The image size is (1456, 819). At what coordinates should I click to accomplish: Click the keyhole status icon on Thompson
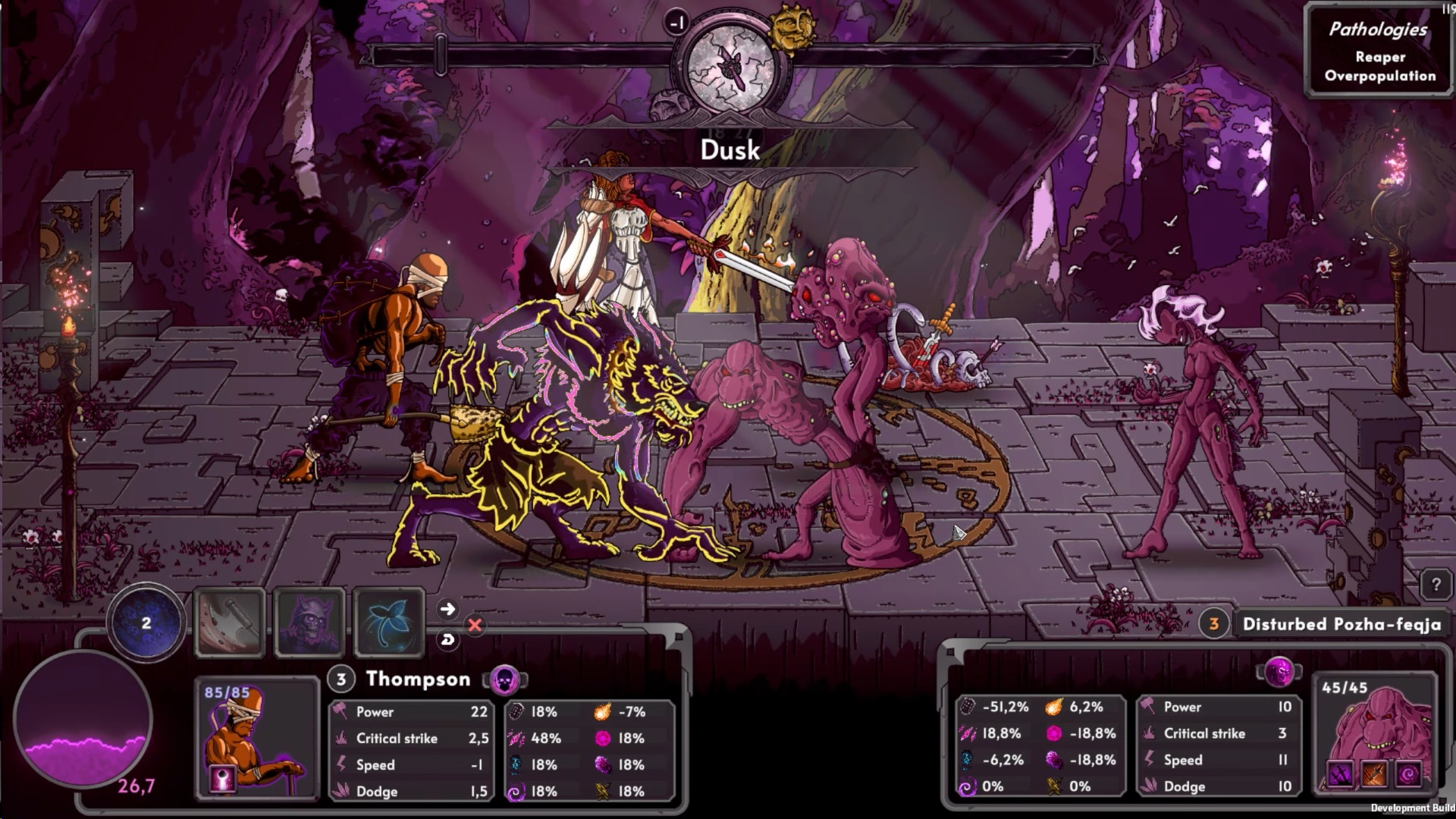[x=223, y=780]
